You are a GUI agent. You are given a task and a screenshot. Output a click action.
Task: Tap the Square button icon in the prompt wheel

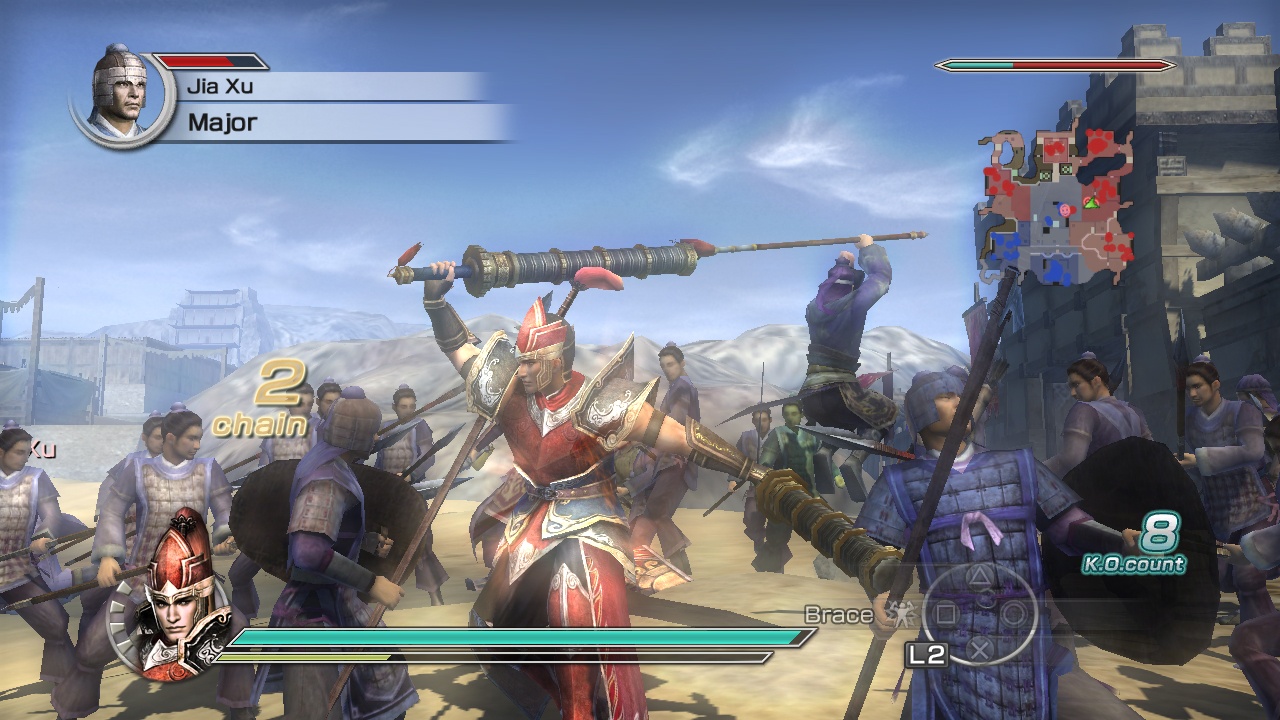(946, 613)
